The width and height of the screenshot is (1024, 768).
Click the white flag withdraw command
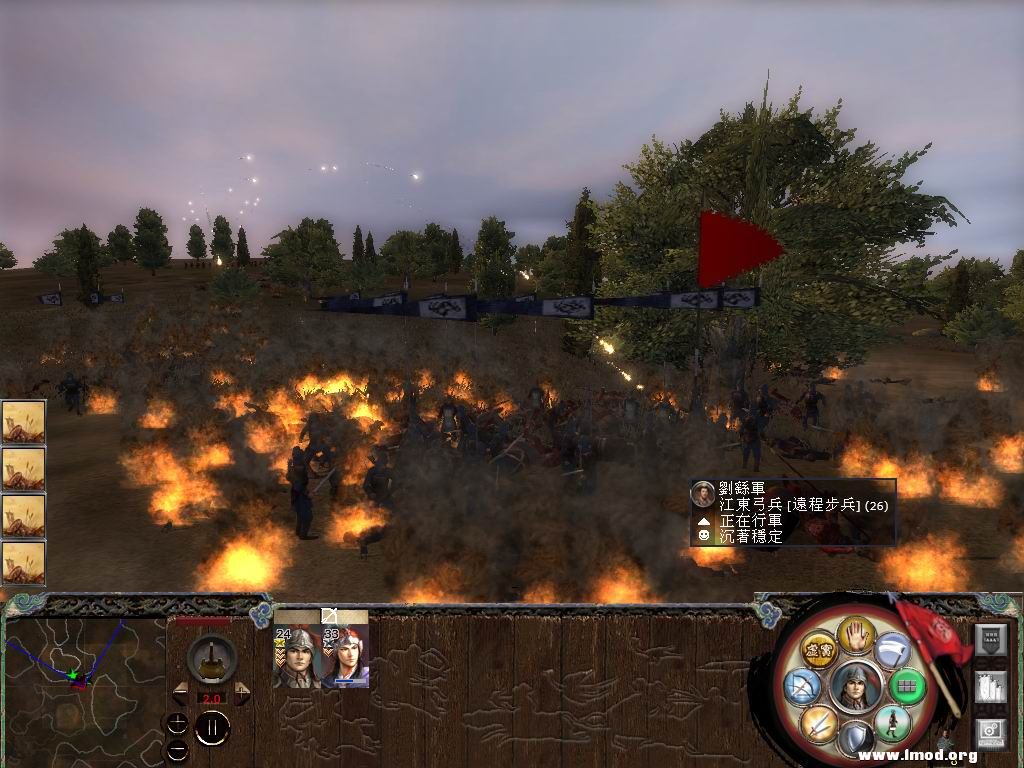(x=892, y=650)
